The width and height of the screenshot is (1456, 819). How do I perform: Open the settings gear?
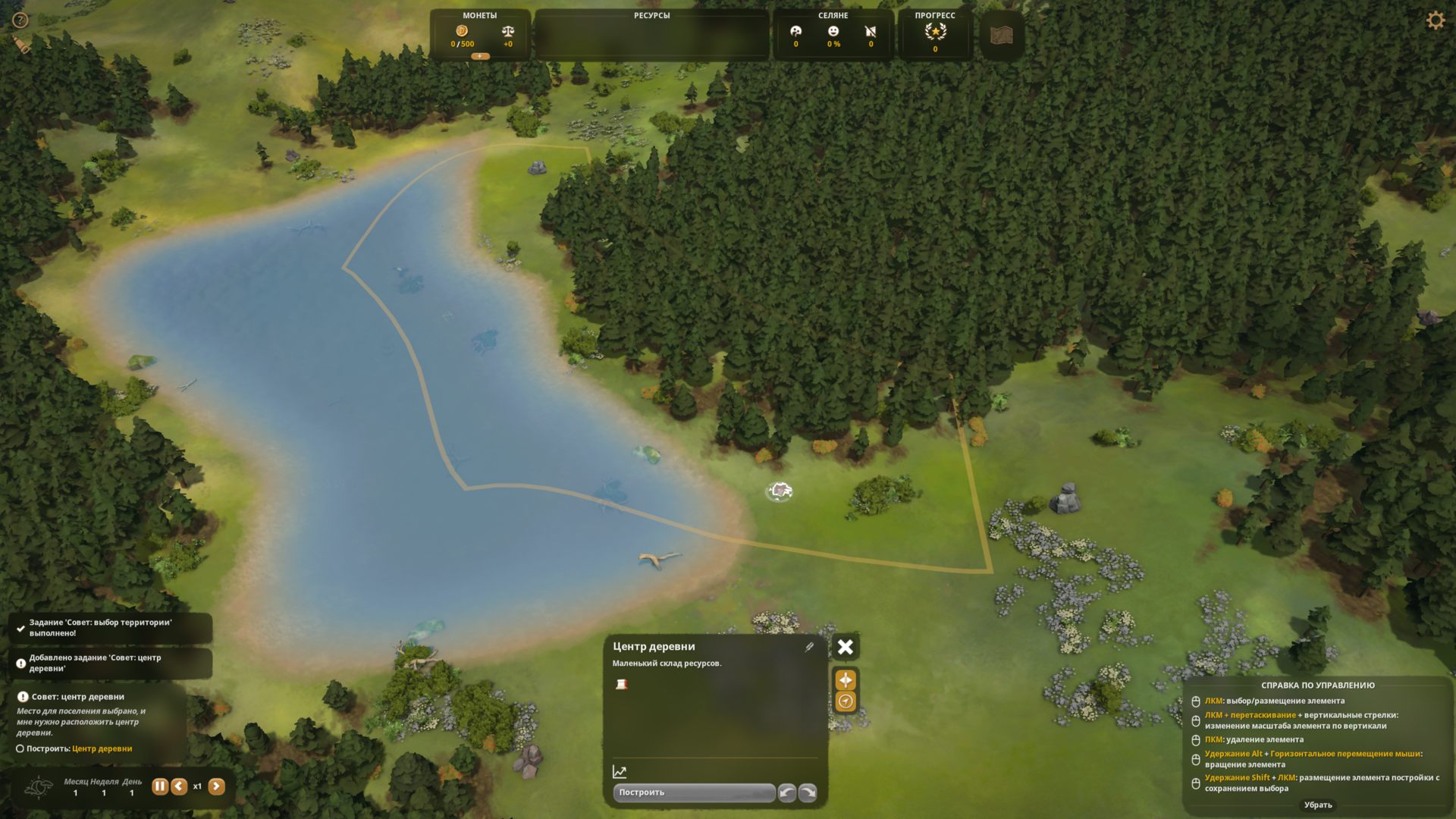click(x=1436, y=20)
